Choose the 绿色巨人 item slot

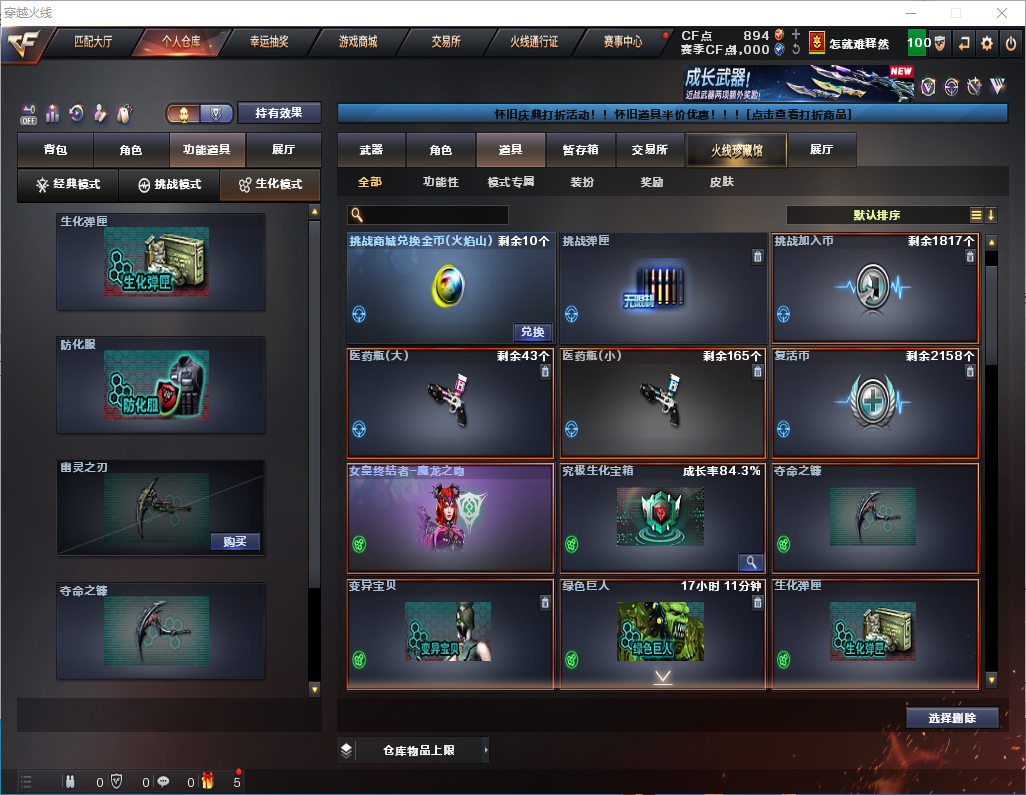tap(662, 633)
